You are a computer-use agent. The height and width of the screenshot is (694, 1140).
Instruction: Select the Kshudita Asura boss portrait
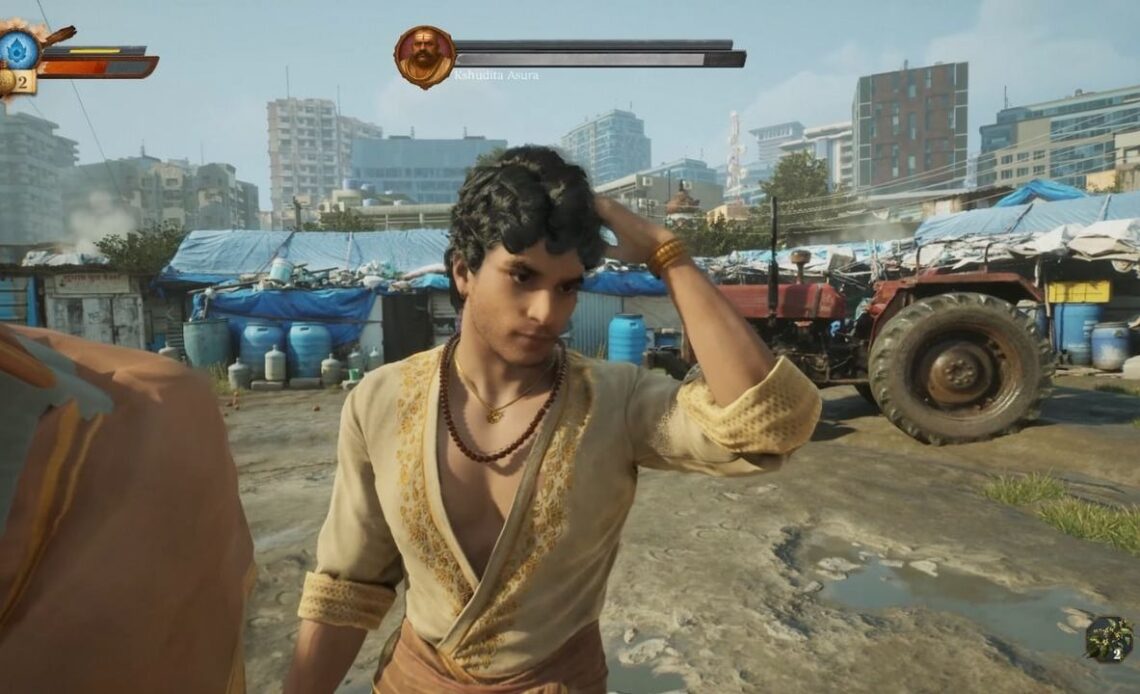point(424,57)
